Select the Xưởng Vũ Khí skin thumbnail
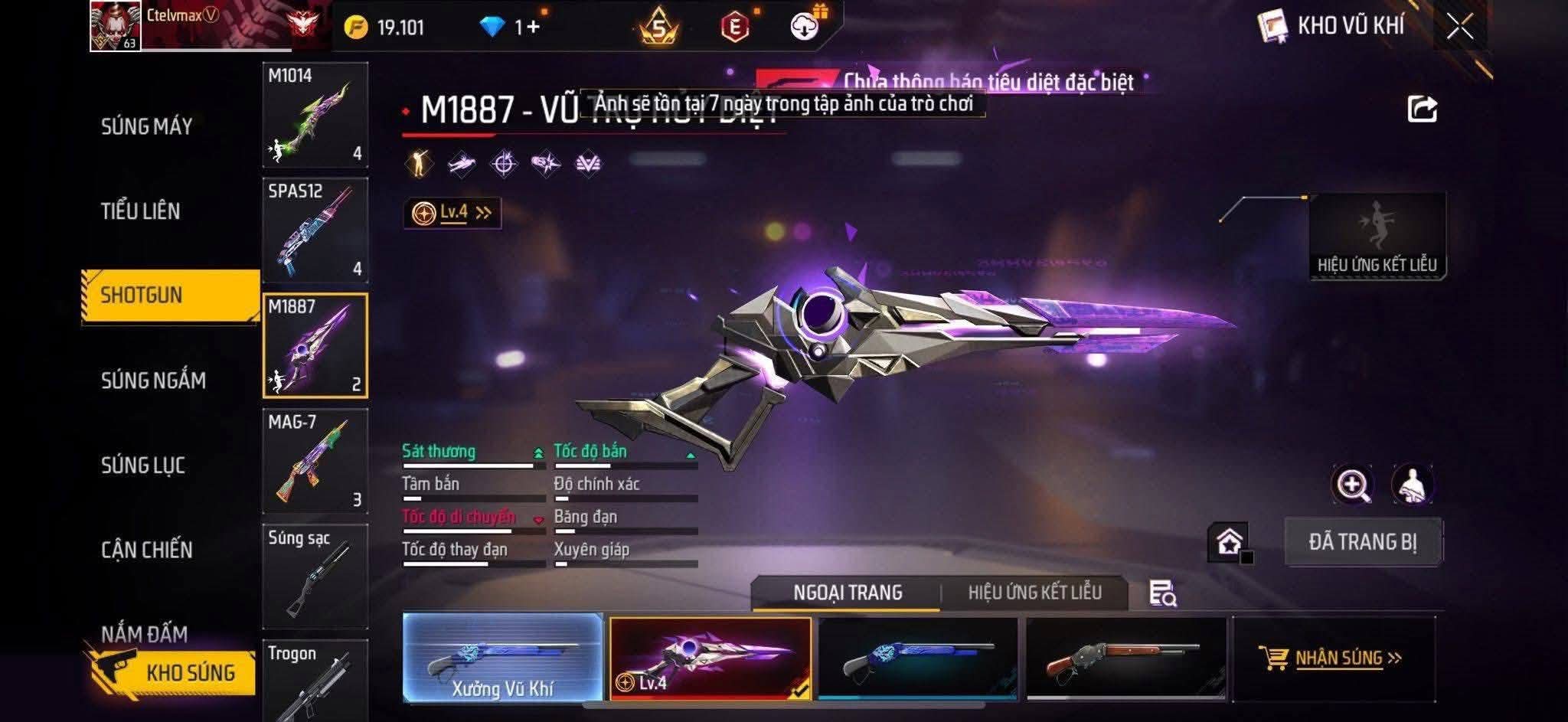The width and height of the screenshot is (1568, 722). pyautogui.click(x=502, y=658)
